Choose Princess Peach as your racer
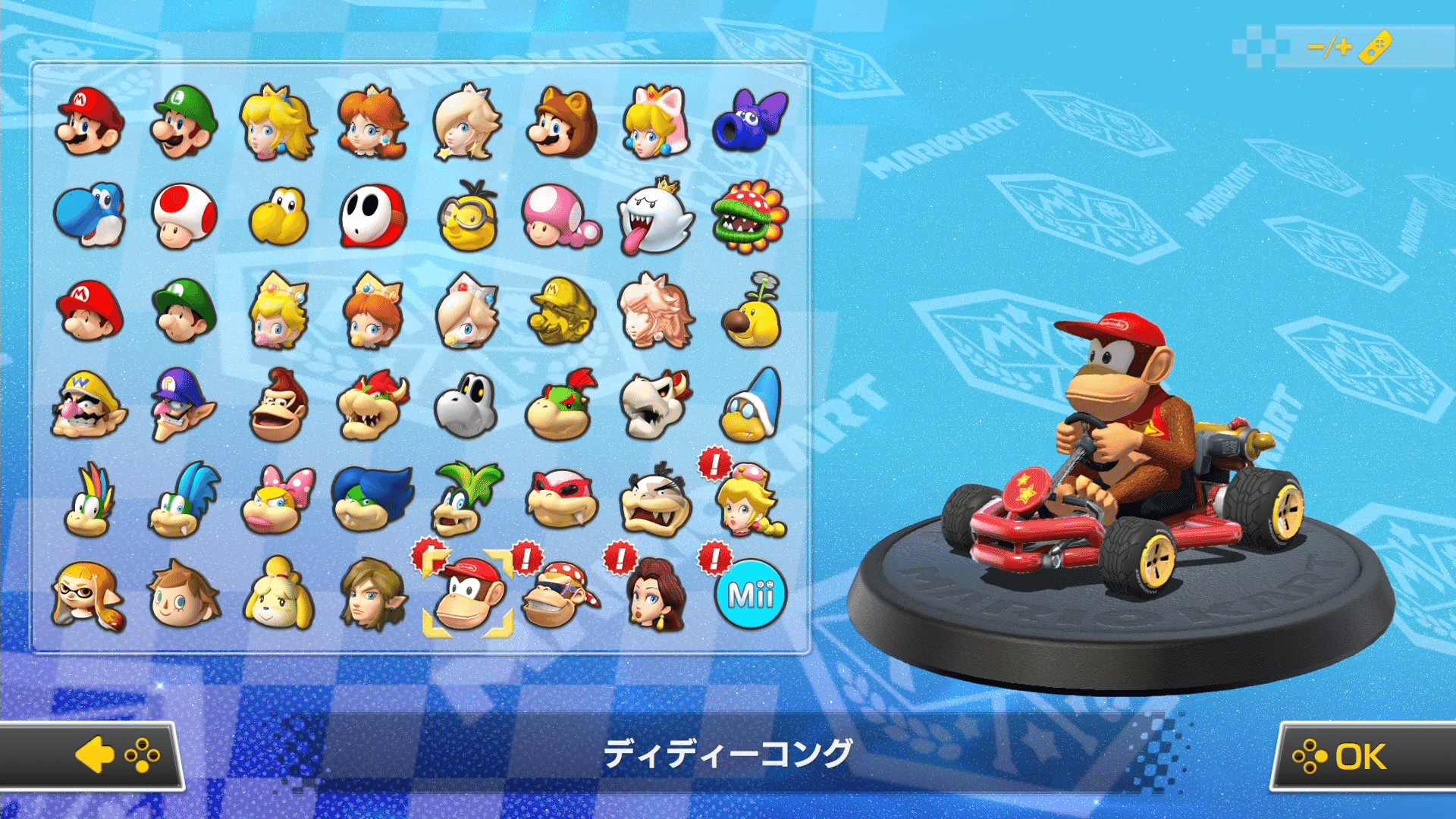This screenshot has height=819, width=1456. (278, 124)
